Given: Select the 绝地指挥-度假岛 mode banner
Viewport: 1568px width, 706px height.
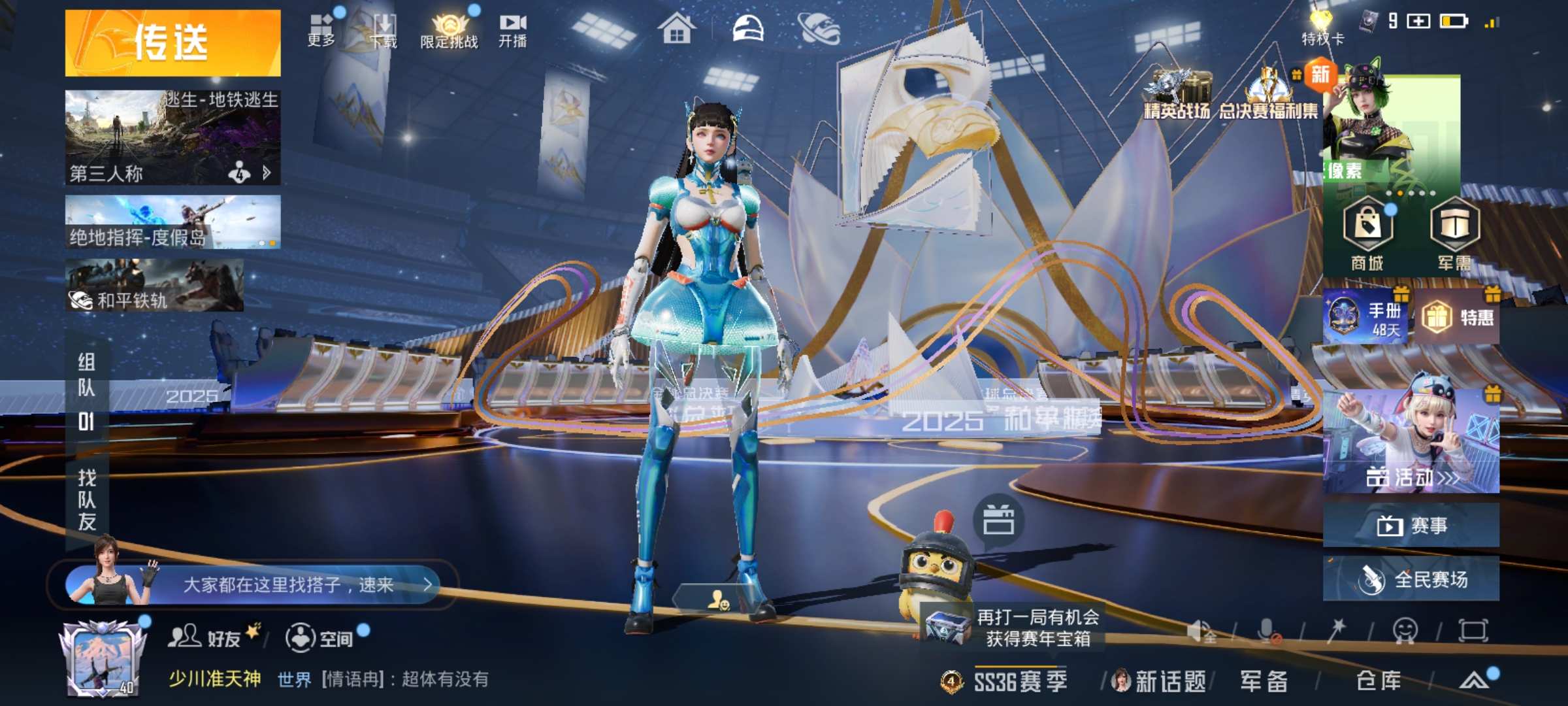Looking at the screenshot, I should [x=172, y=222].
